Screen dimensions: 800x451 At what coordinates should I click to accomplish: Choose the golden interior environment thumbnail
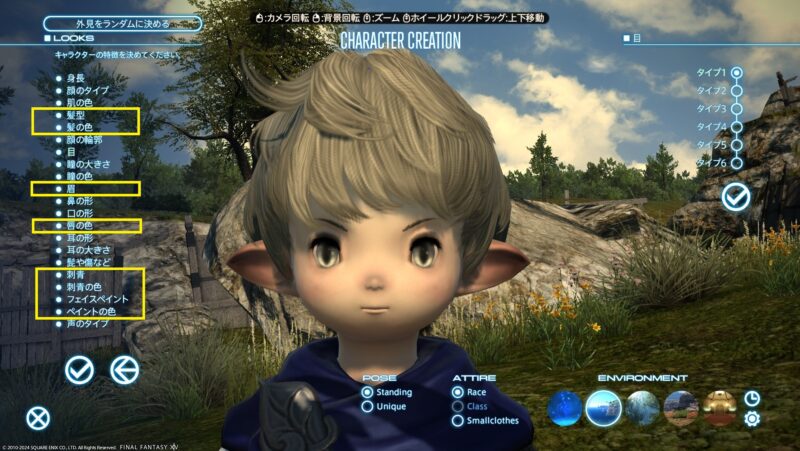click(x=720, y=407)
